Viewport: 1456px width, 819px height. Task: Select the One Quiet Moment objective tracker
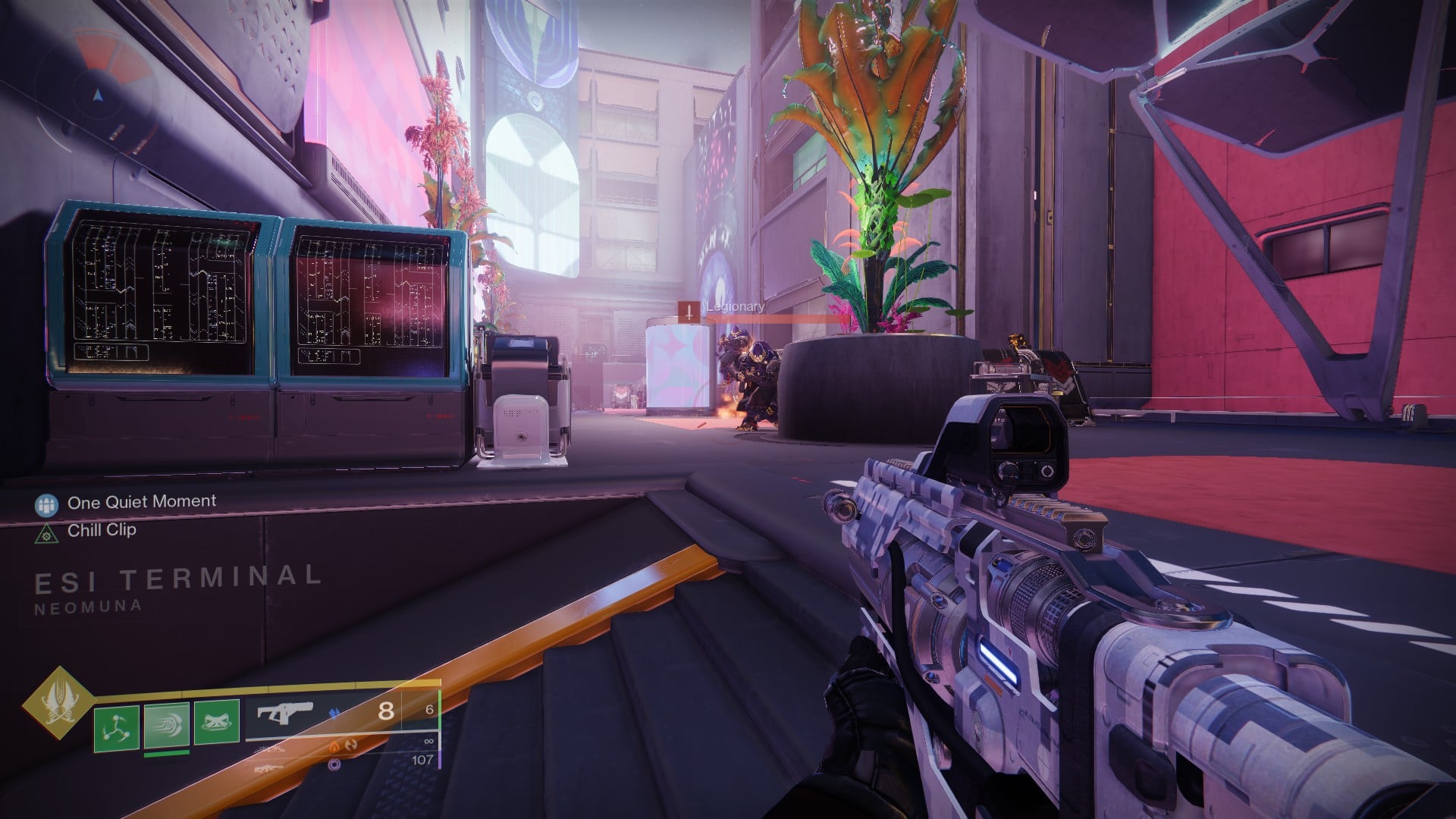(141, 502)
